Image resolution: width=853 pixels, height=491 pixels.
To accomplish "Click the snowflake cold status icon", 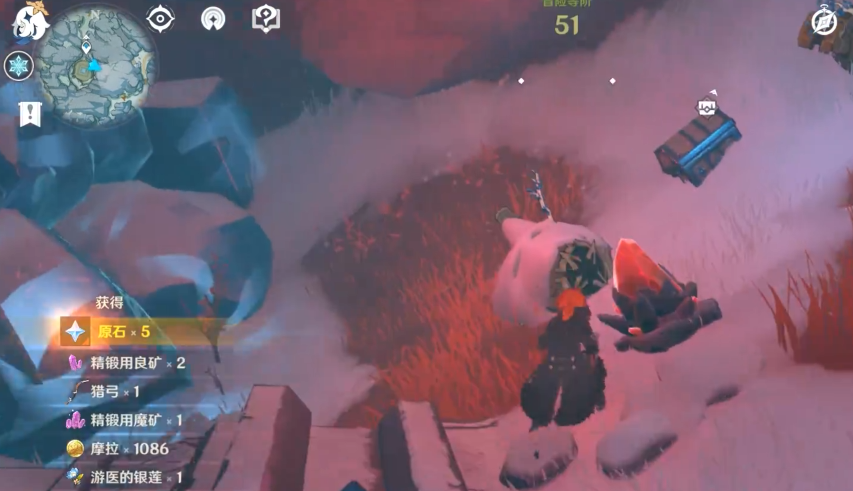I will tap(19, 66).
